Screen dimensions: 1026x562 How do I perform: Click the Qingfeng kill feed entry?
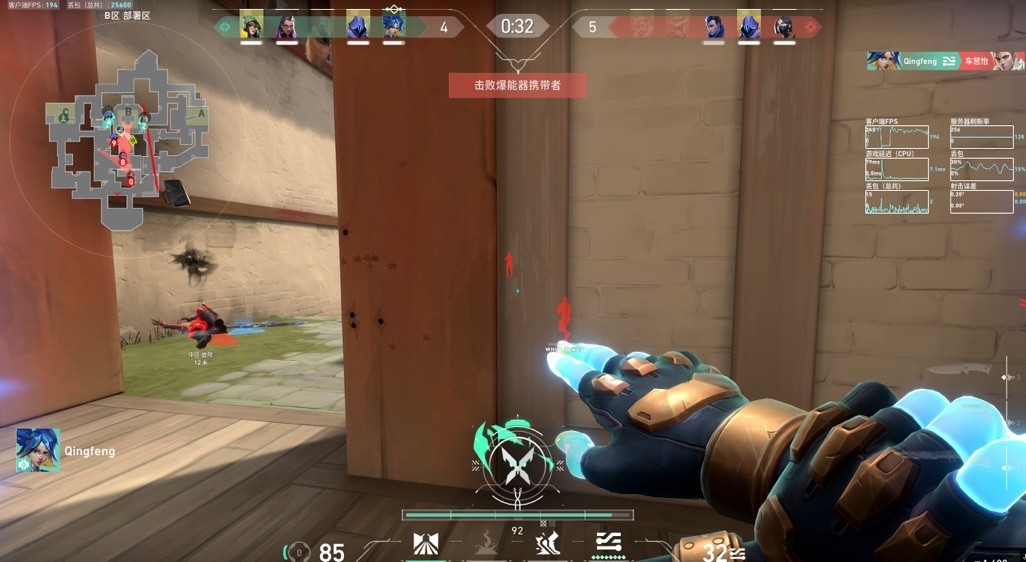click(945, 61)
